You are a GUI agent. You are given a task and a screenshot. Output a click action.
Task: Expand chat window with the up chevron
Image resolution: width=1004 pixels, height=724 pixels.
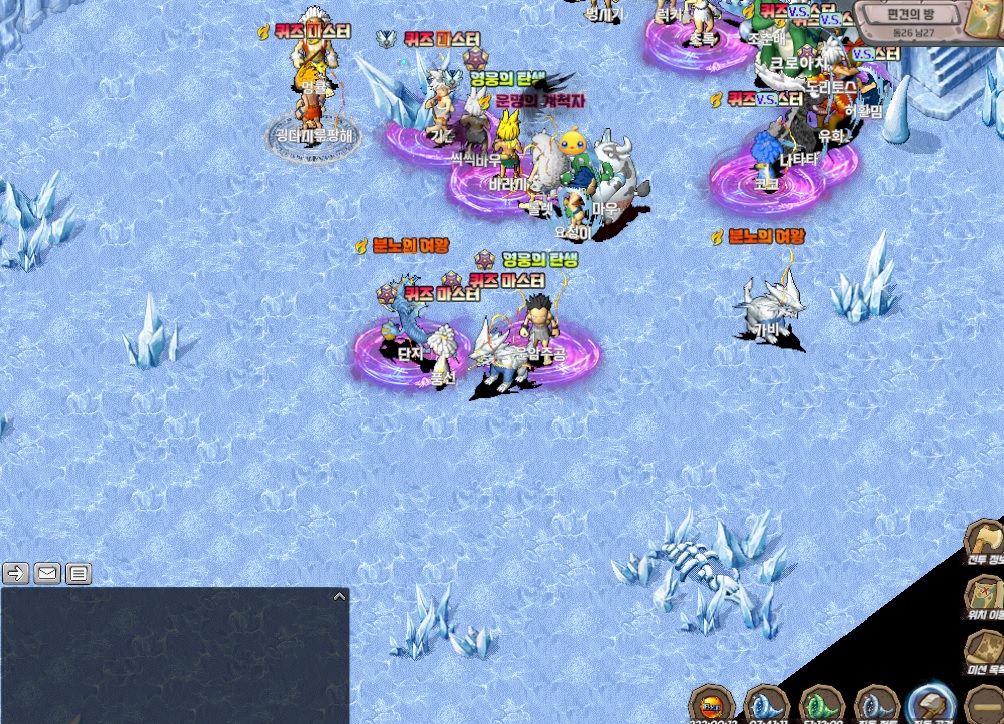pyautogui.click(x=339, y=596)
